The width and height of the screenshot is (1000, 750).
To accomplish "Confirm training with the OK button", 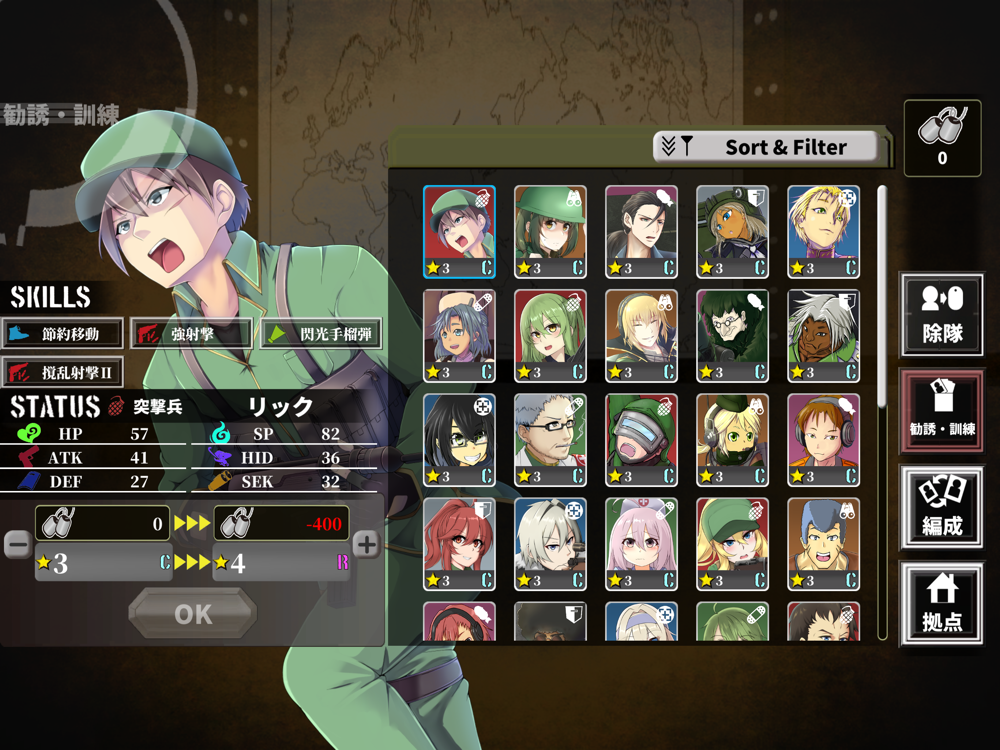I will click(x=193, y=613).
